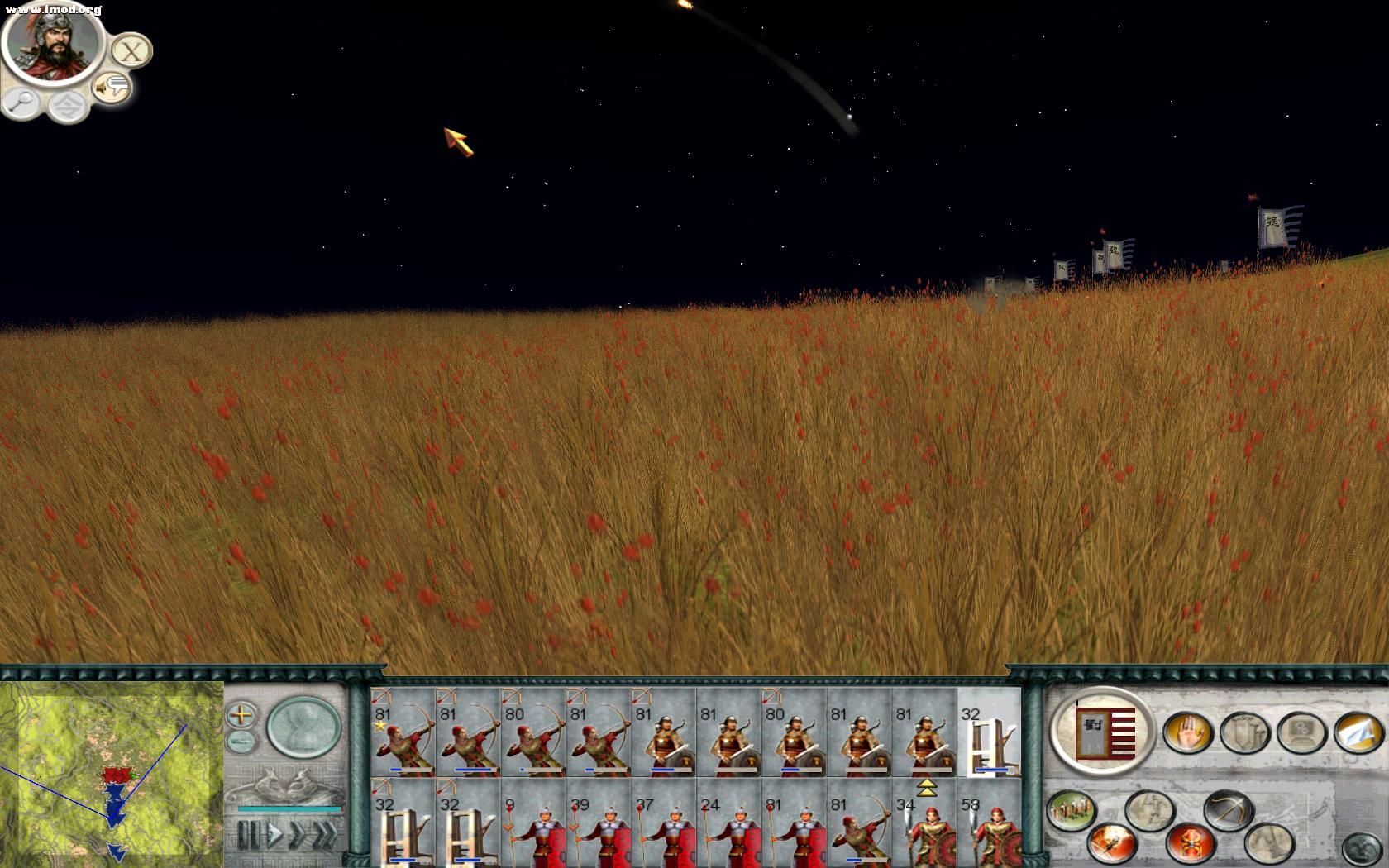This screenshot has width=1389, height=868.
Task: Select the shield infantry card with 58 men
Action: pyautogui.click(x=989, y=823)
